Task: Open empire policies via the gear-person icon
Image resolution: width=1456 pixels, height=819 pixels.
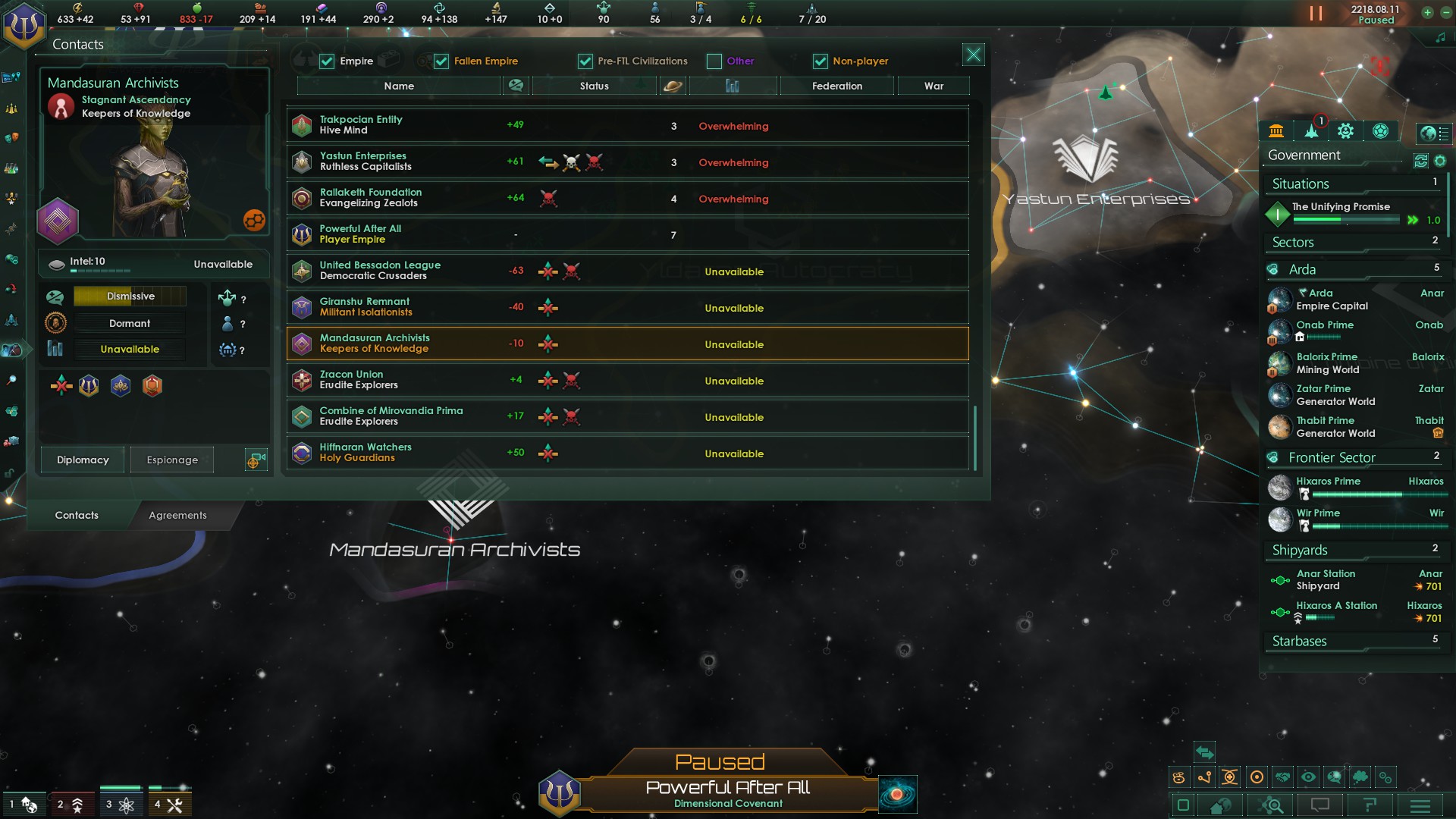Action: tap(1346, 130)
